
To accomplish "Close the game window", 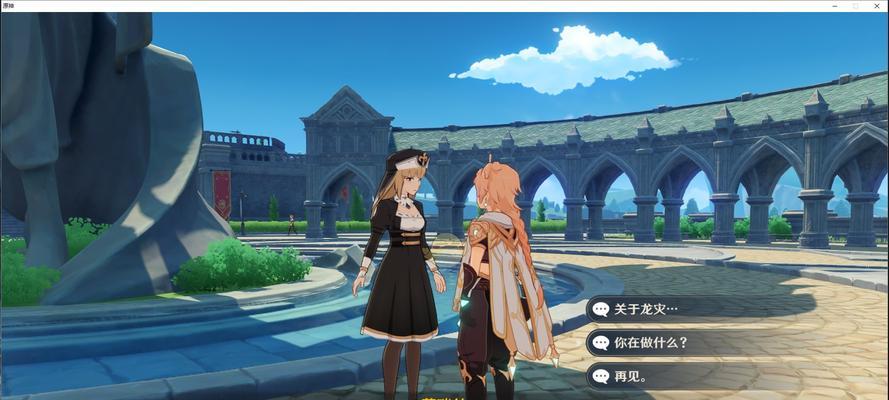I will tap(877, 6).
